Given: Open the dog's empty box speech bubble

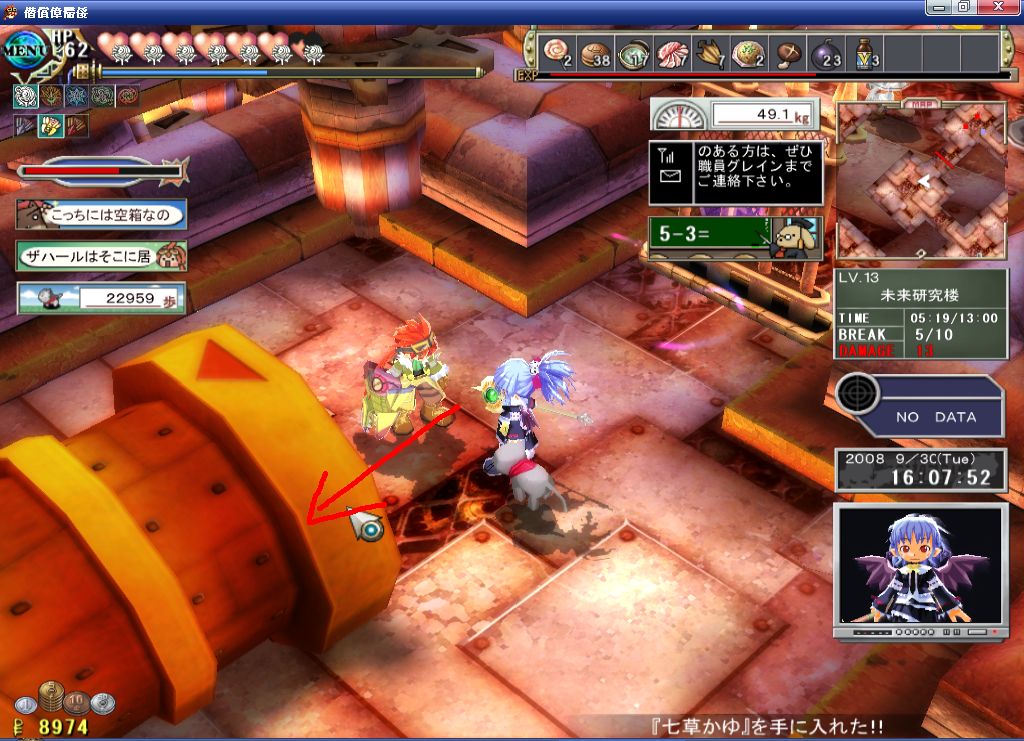Looking at the screenshot, I should coord(100,214).
